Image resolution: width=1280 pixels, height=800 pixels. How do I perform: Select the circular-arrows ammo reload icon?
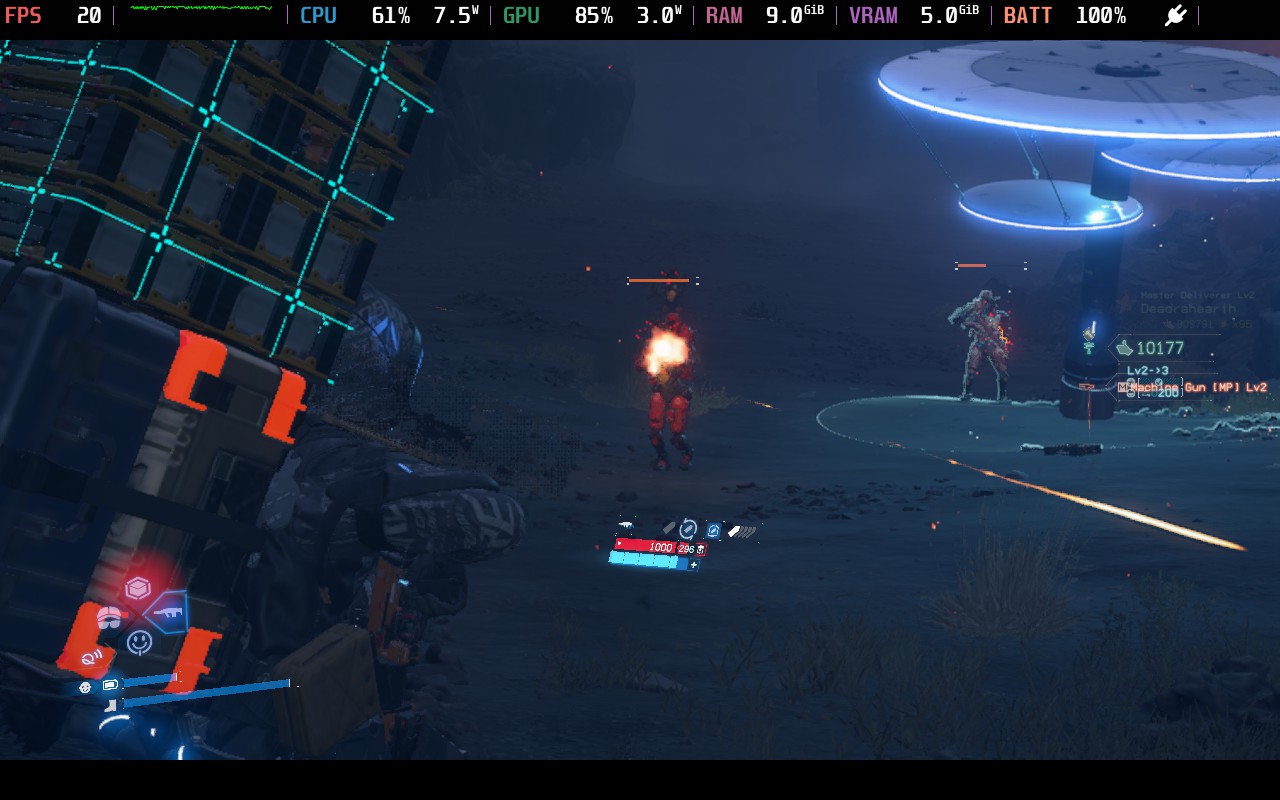point(688,529)
